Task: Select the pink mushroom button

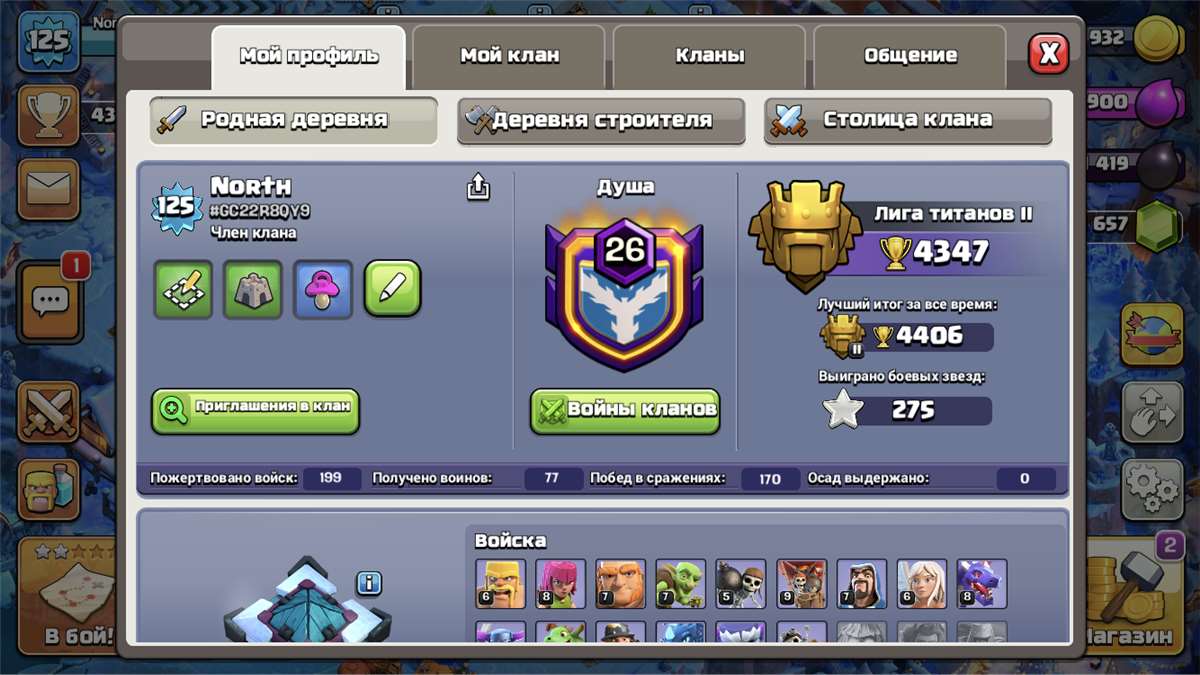Action: 323,289
